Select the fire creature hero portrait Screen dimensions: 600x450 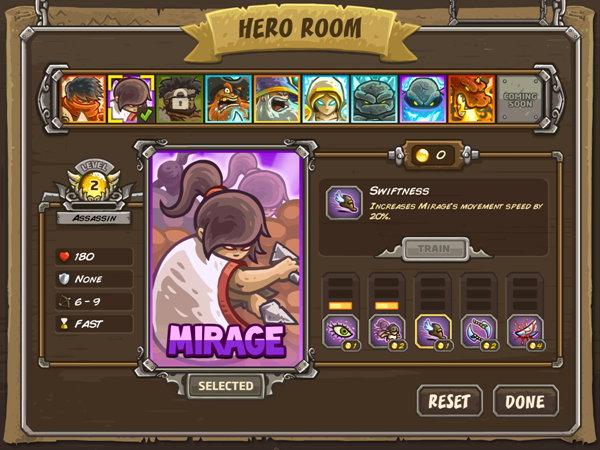click(x=471, y=99)
